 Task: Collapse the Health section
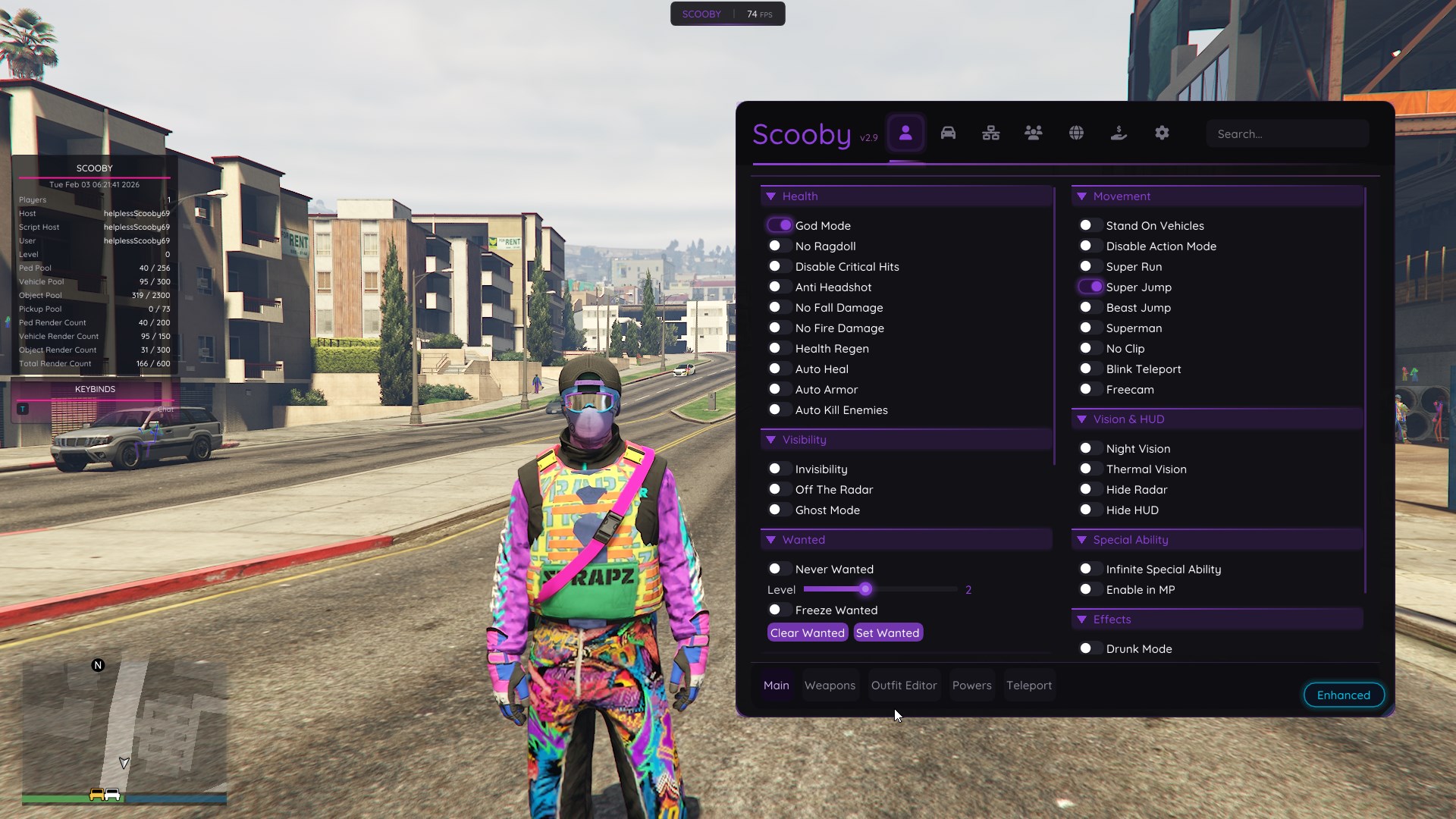click(772, 196)
